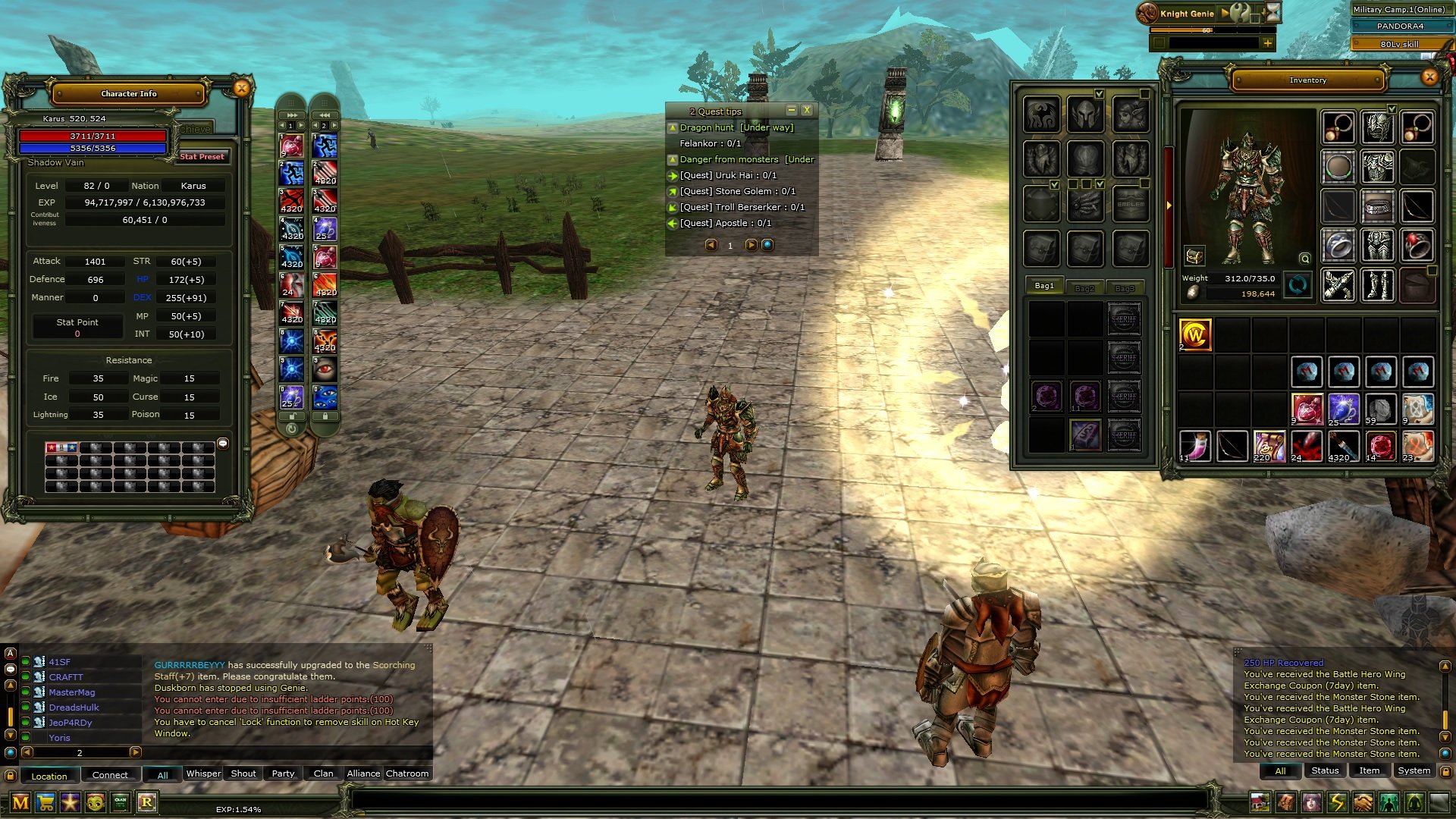Show the System message log
Viewport: 1456px width, 819px height.
pos(1414,770)
